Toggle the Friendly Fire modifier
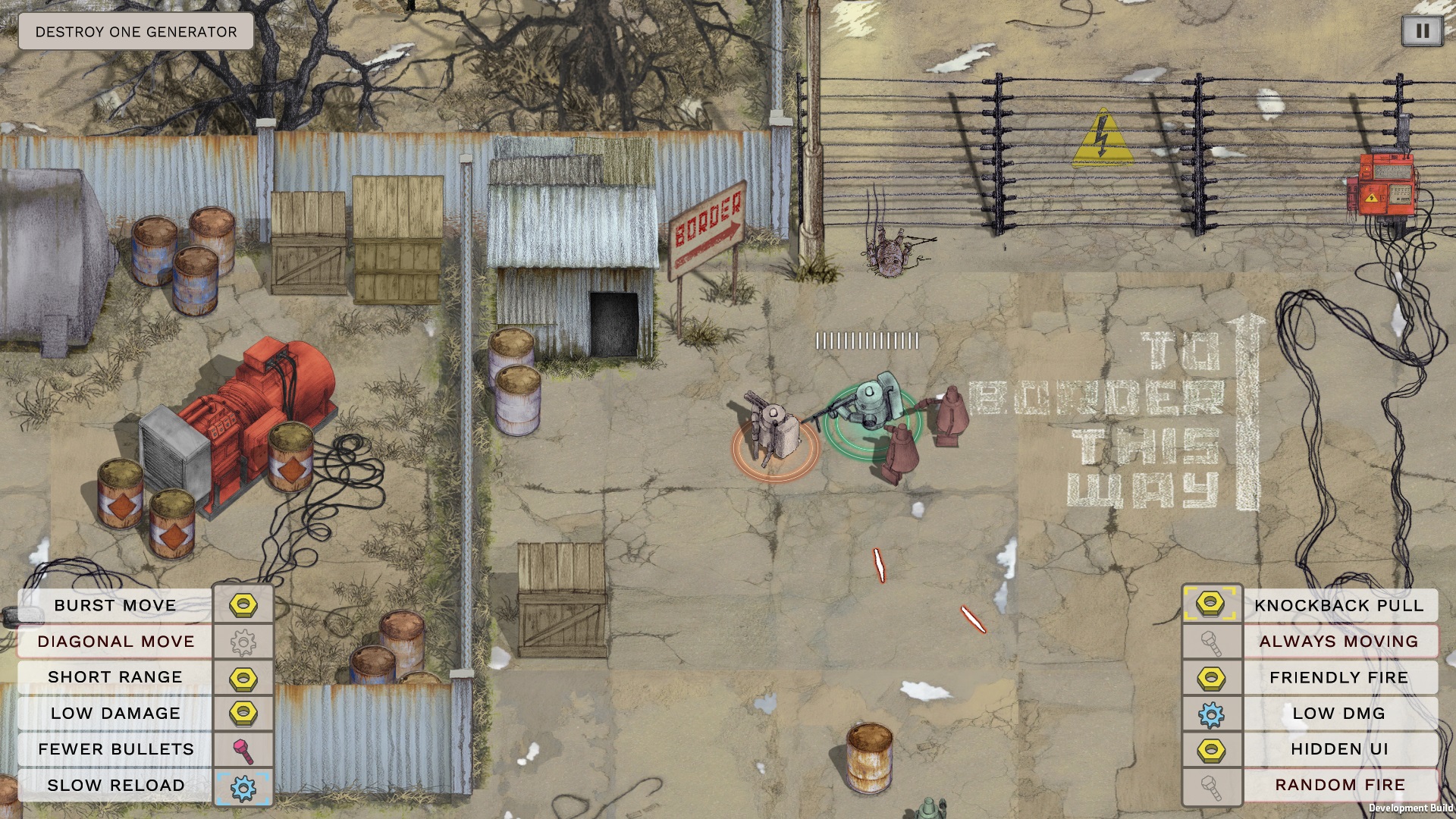Viewport: 1456px width, 819px height. point(1338,677)
